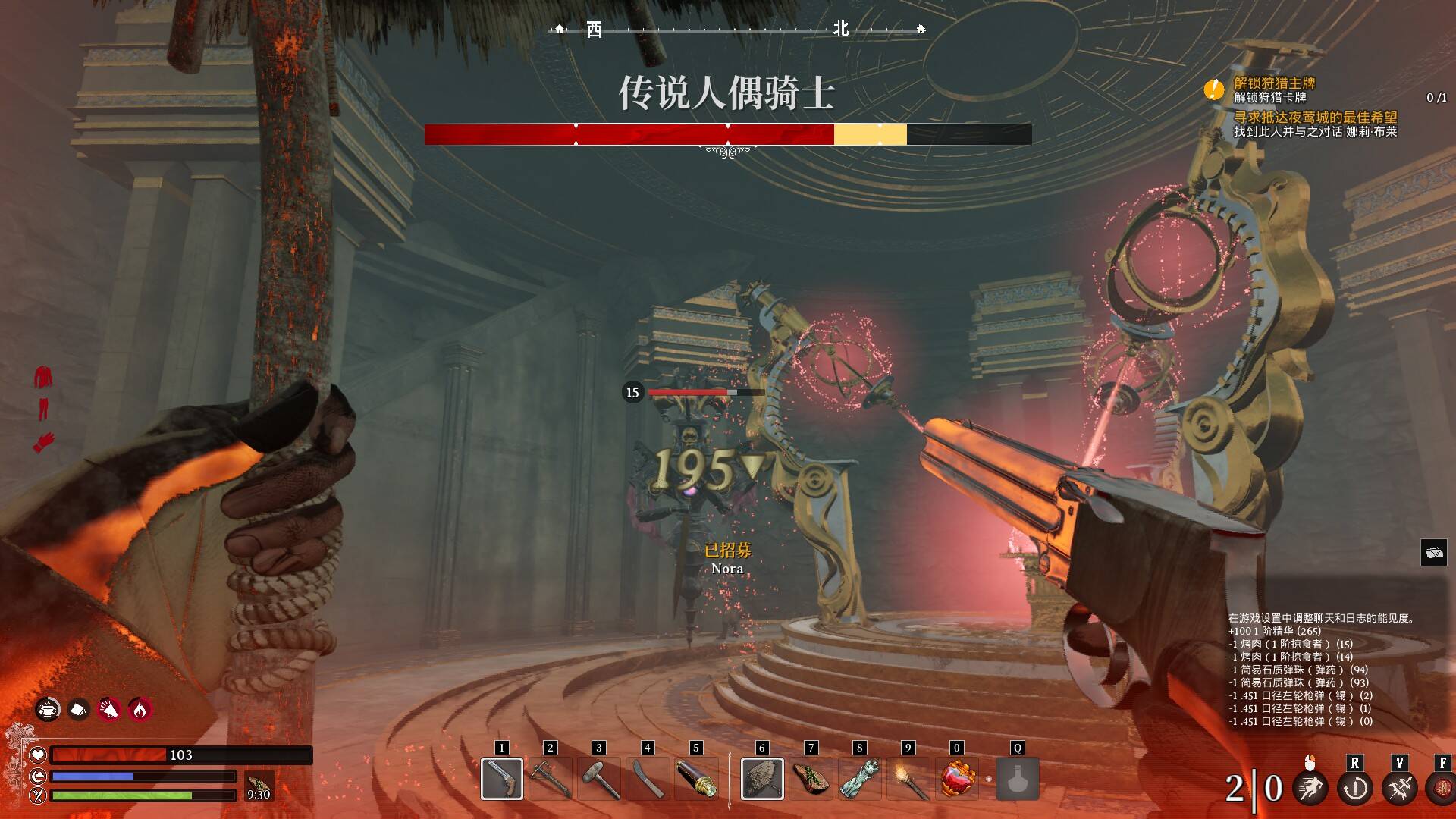
Task: Equip the stone hammer from the hotbar
Action: point(599,778)
